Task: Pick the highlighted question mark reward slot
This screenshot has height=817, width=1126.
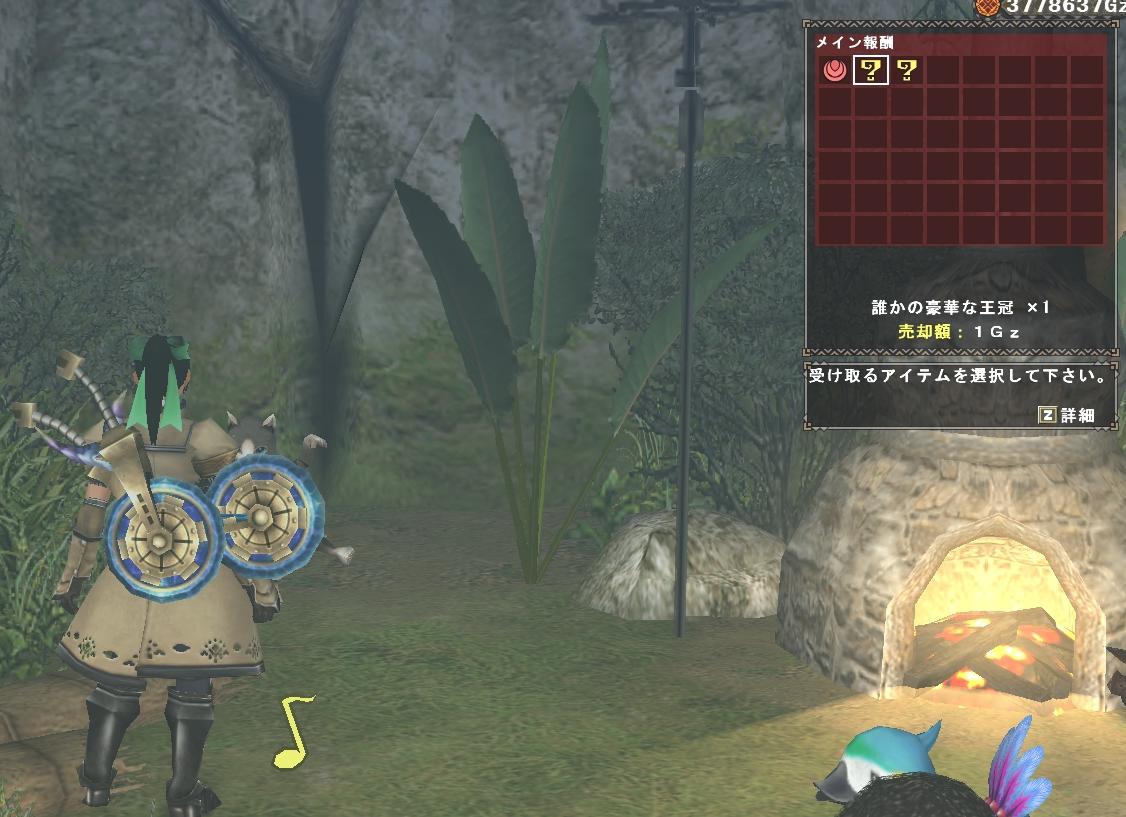Action: pos(870,70)
